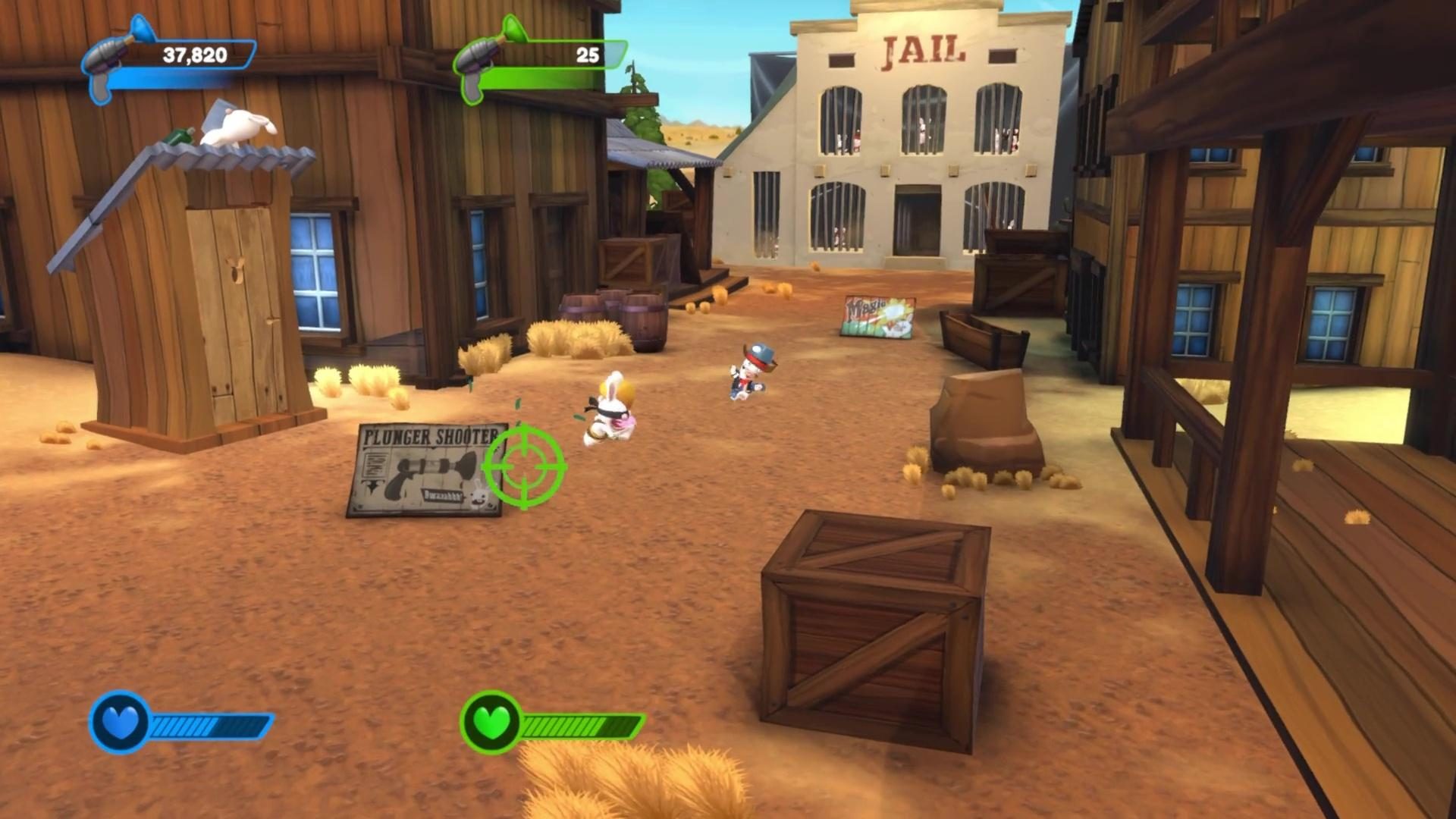Viewport: 1456px width, 819px height.
Task: Select the blue player's ray gun icon
Action: point(106,57)
